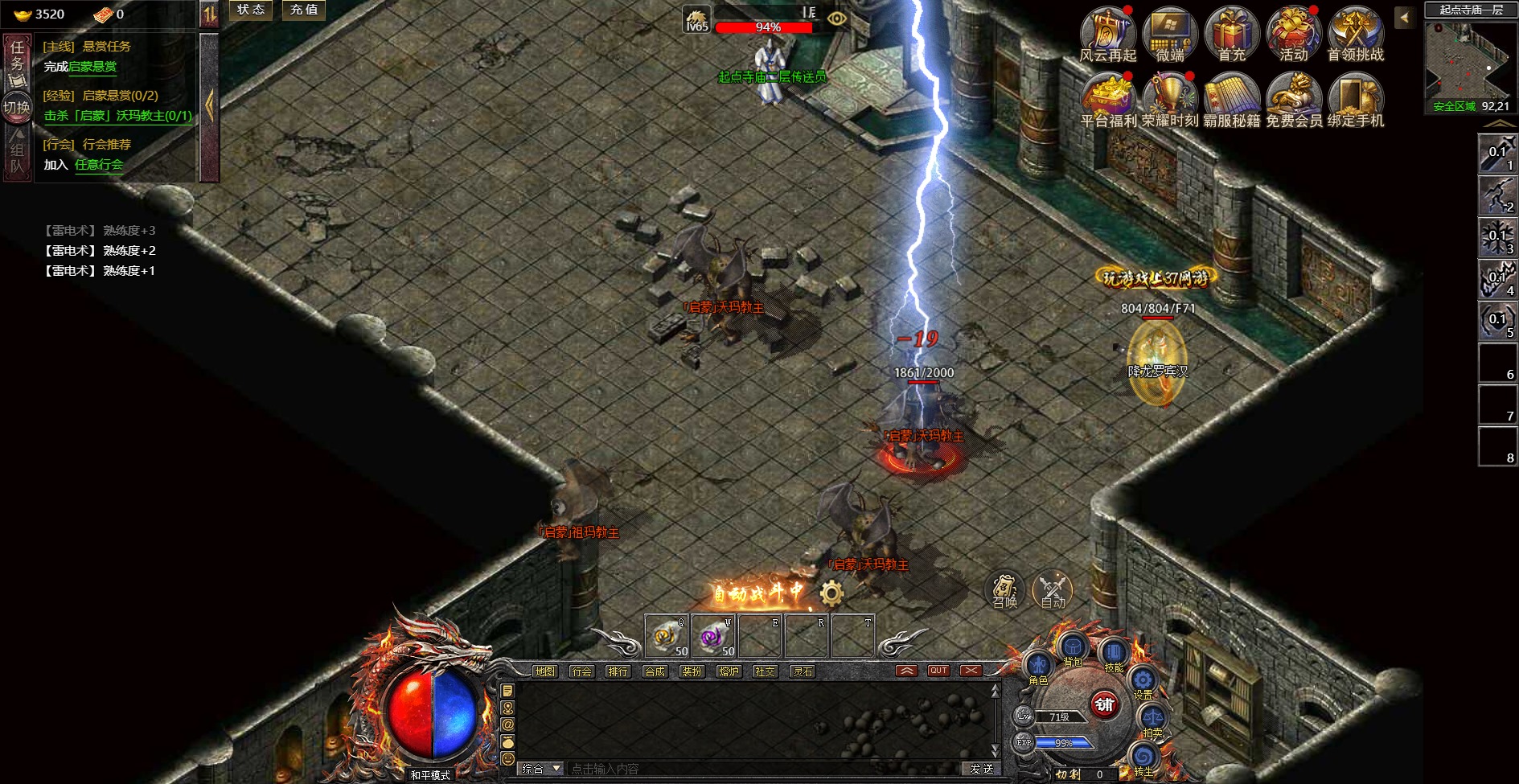Open the 首领挑战 boss challenge icon

pyautogui.click(x=1355, y=32)
